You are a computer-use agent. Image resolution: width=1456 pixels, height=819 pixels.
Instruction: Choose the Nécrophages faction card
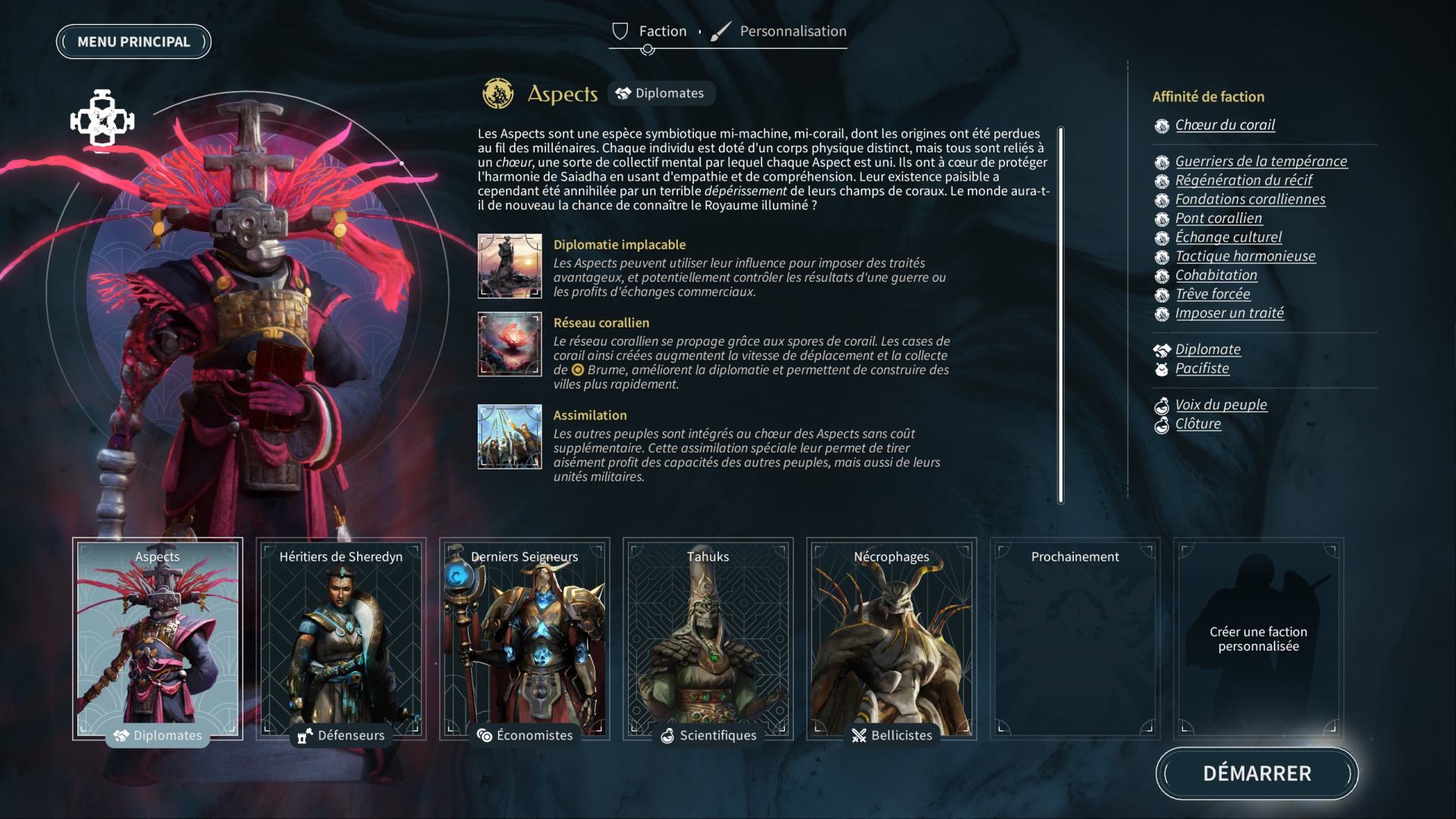[x=892, y=639]
